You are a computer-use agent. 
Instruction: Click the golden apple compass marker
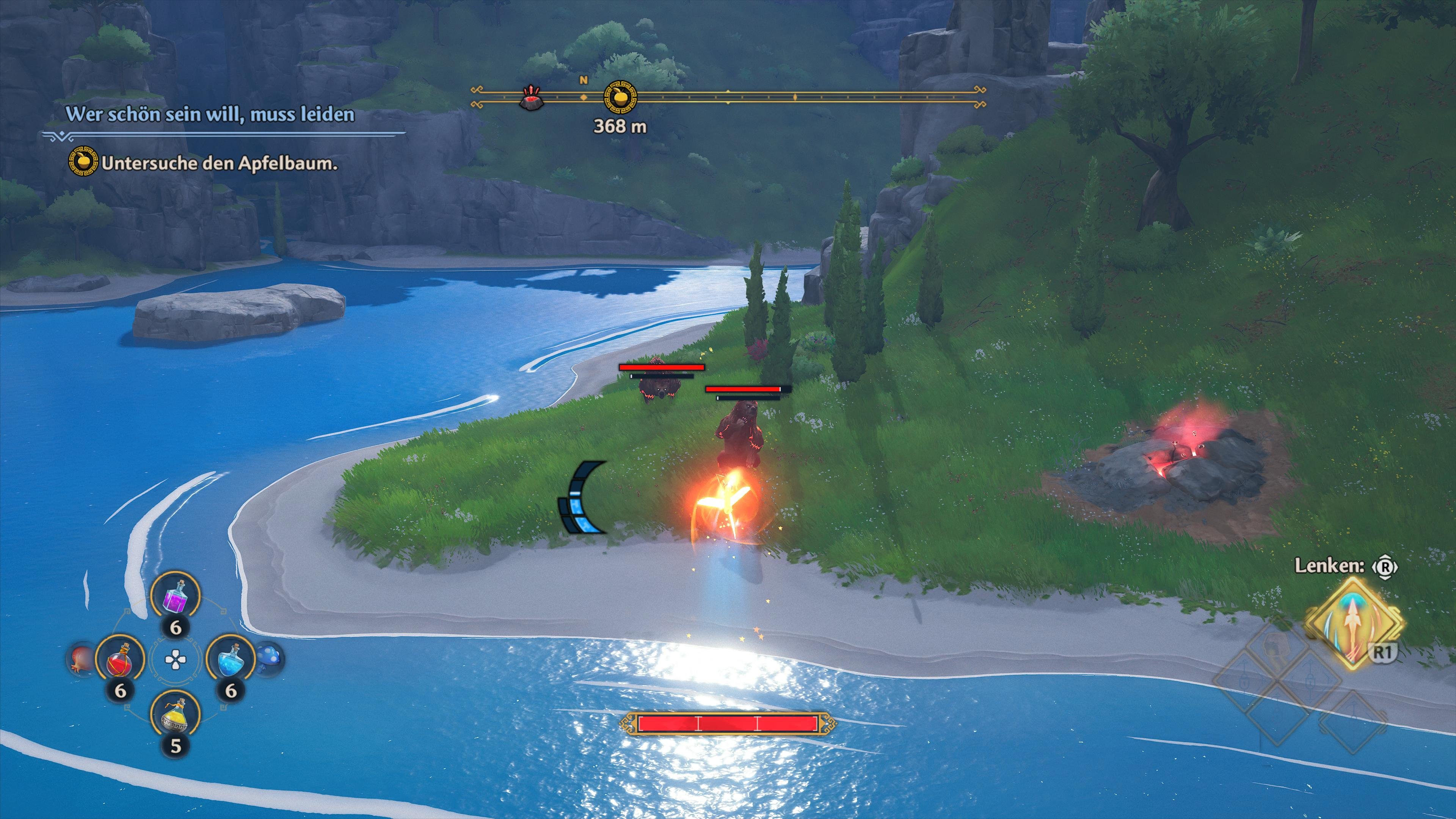coord(621,97)
